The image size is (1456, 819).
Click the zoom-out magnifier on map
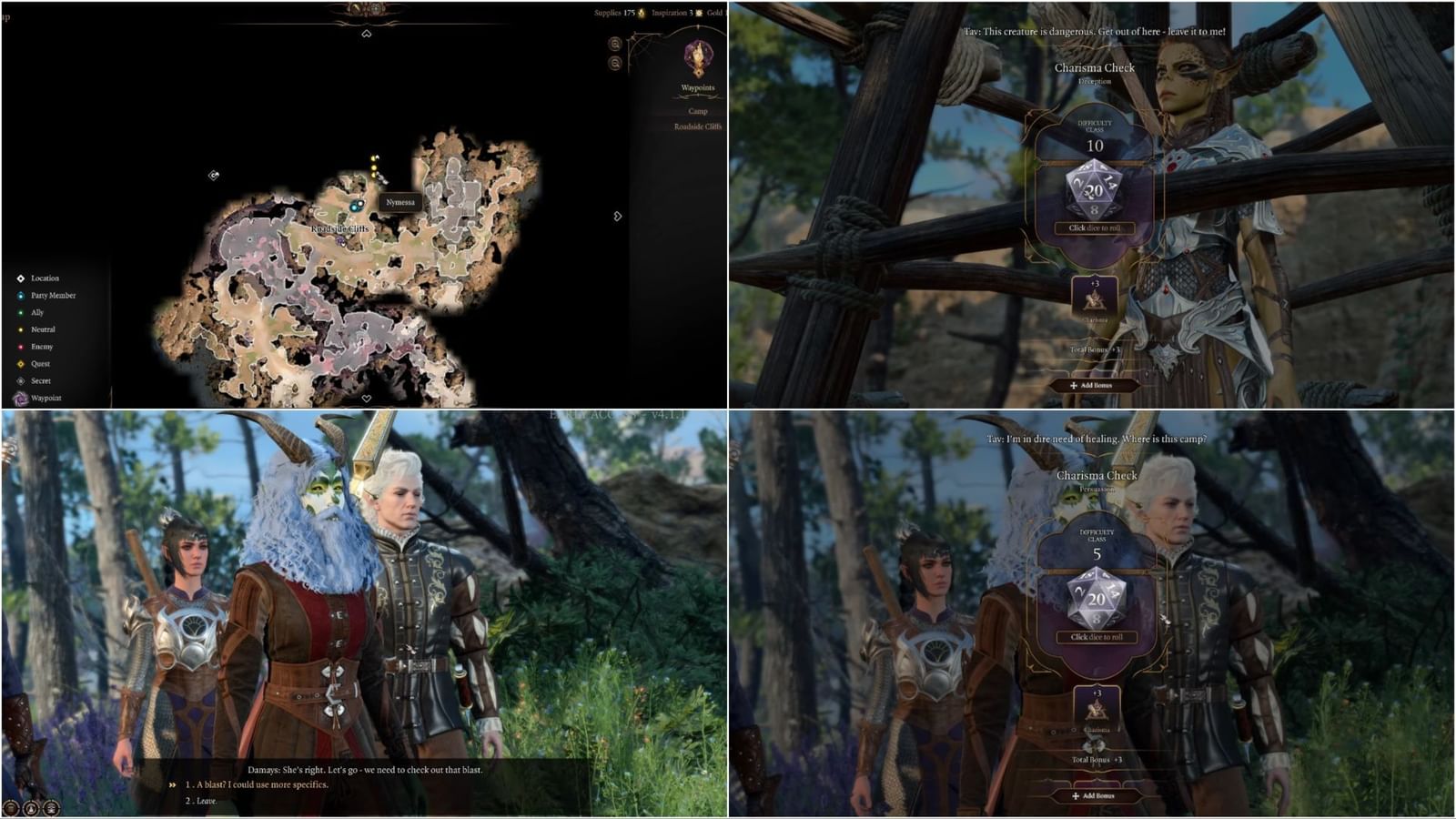click(x=615, y=64)
